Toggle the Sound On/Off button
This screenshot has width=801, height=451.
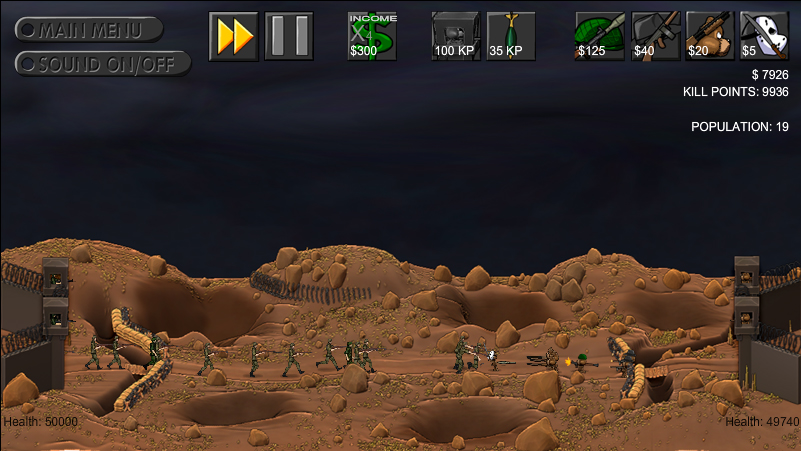89,63
